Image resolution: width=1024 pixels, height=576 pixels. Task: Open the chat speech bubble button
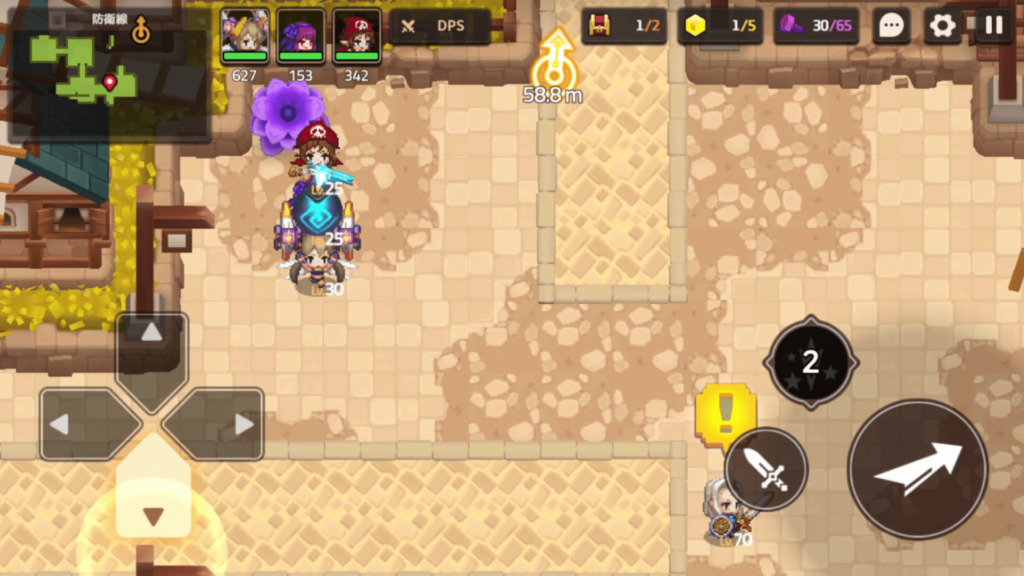pyautogui.click(x=890, y=26)
